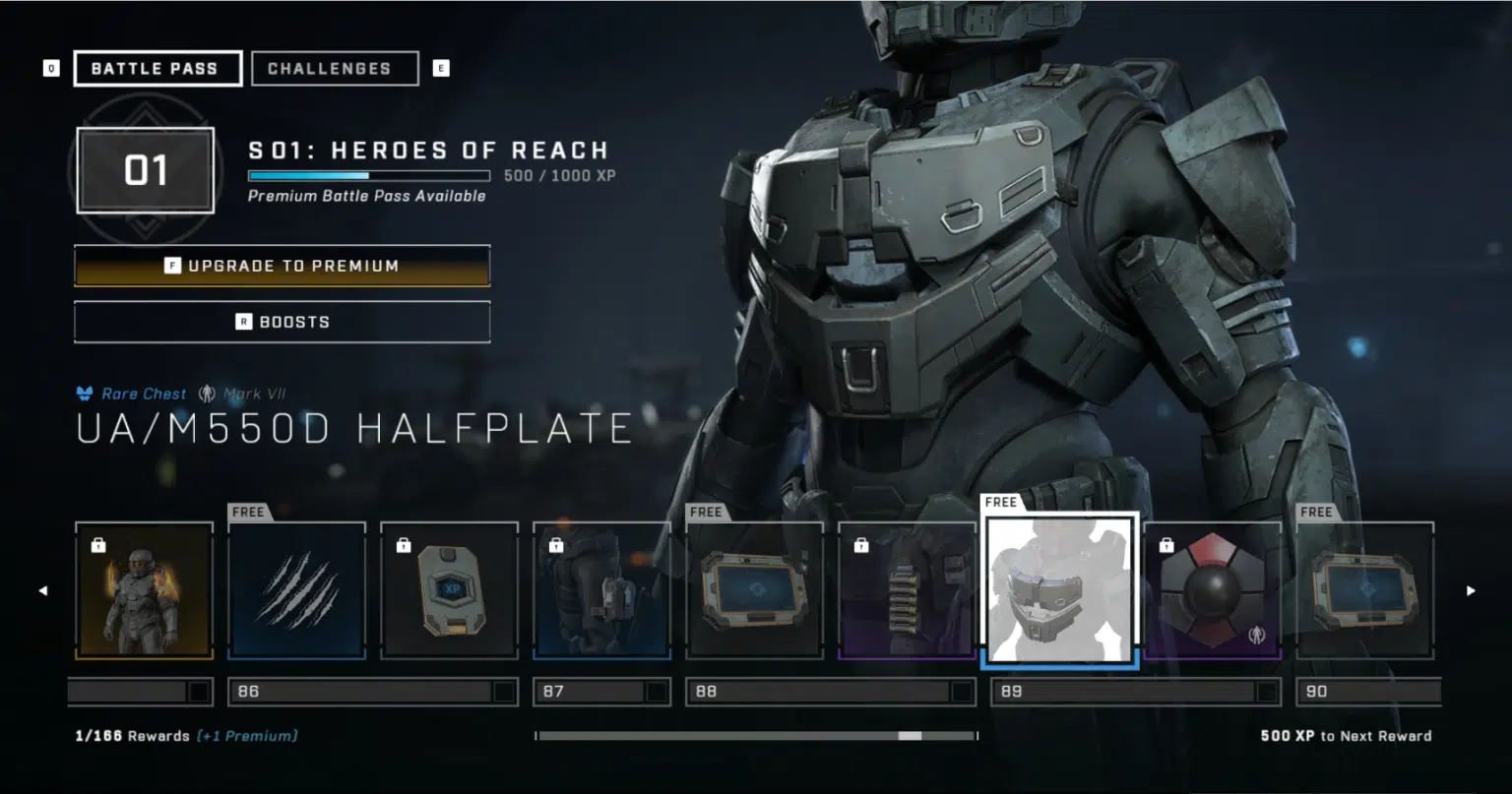Image resolution: width=1512 pixels, height=794 pixels.
Task: Click the left arrow to show previous rewards
Action: coord(42,590)
